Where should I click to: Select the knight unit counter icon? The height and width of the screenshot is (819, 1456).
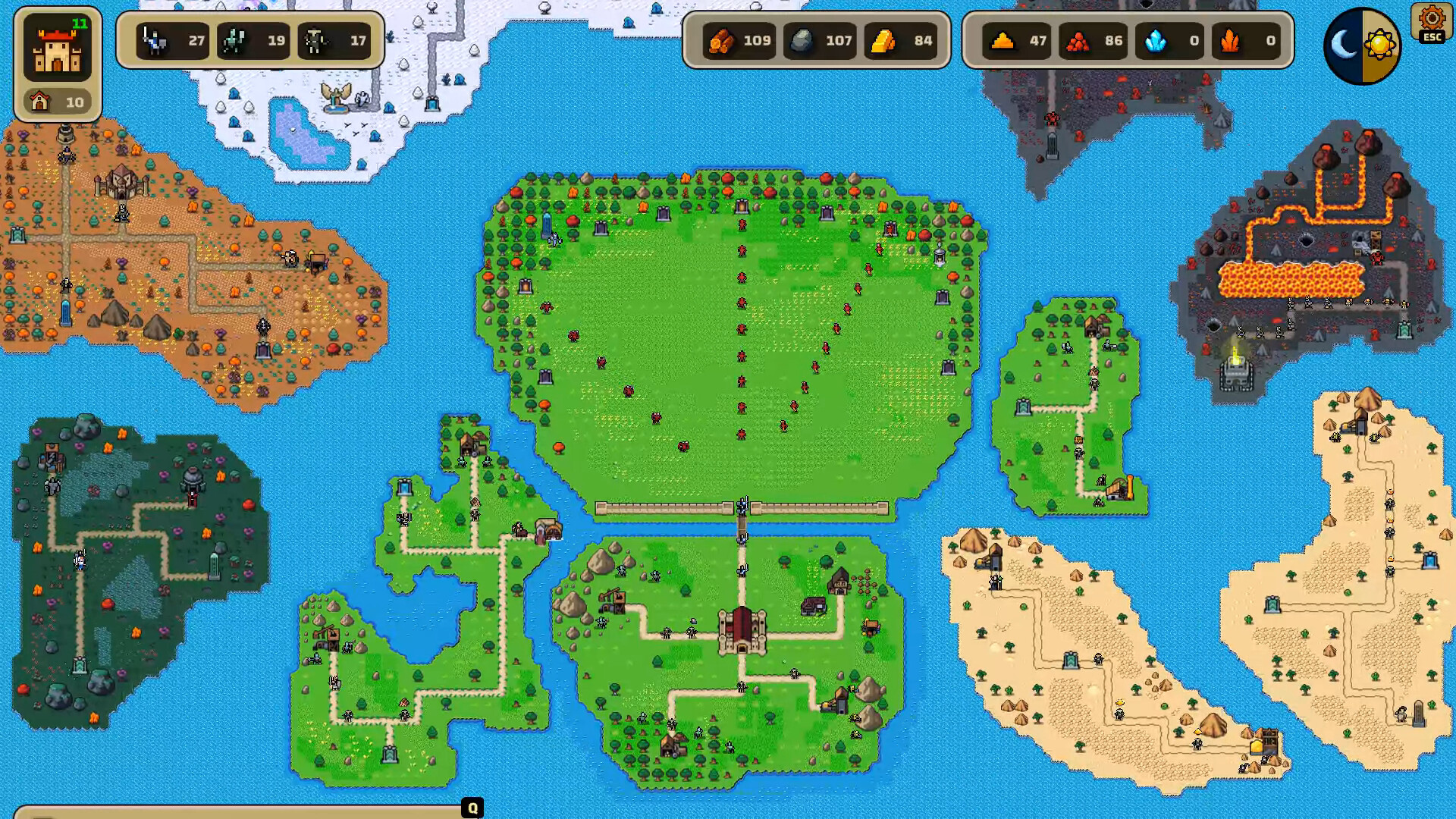tap(155, 42)
